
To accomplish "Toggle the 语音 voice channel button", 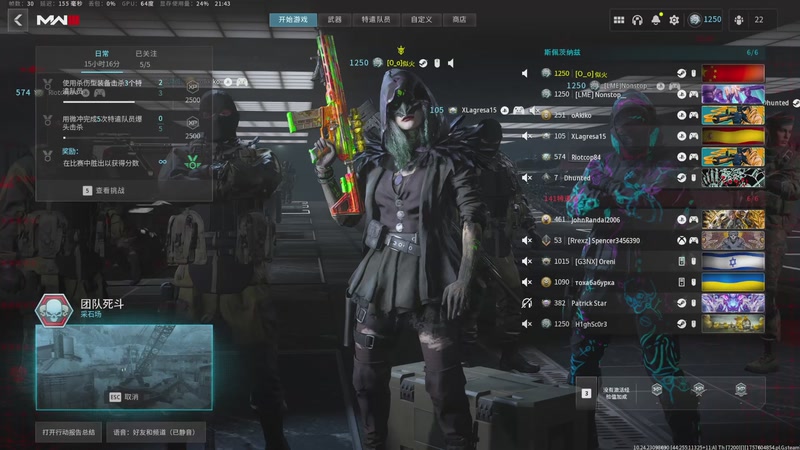I will click(x=153, y=432).
